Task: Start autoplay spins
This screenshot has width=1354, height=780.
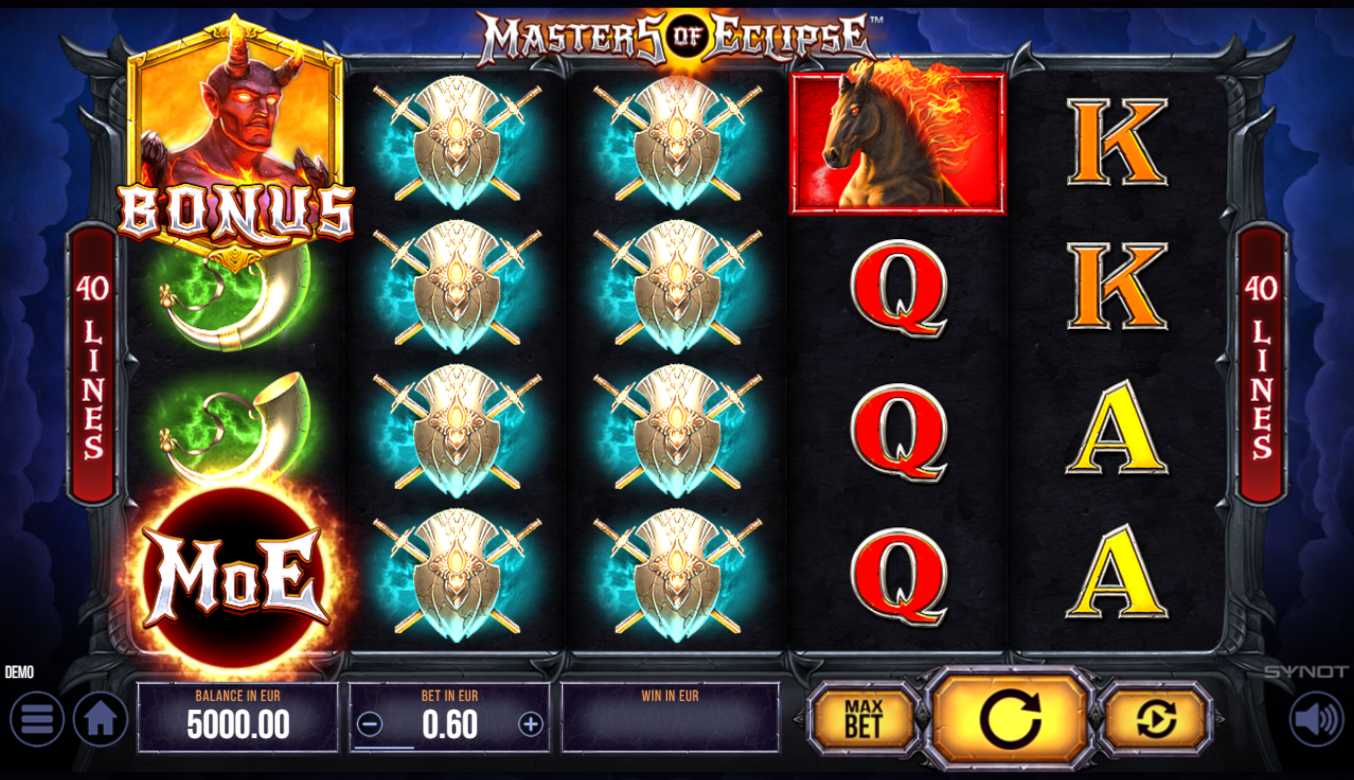Action: click(x=1155, y=718)
